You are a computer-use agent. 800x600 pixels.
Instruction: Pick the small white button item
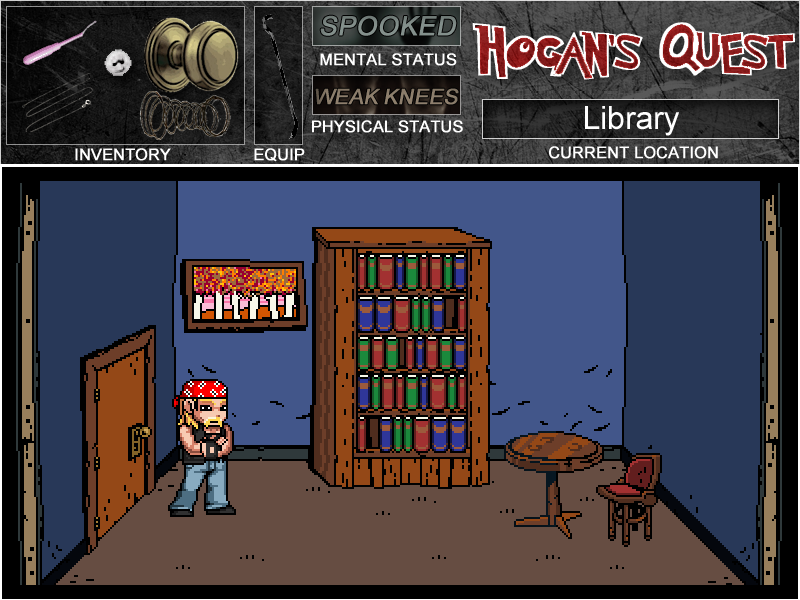click(119, 62)
